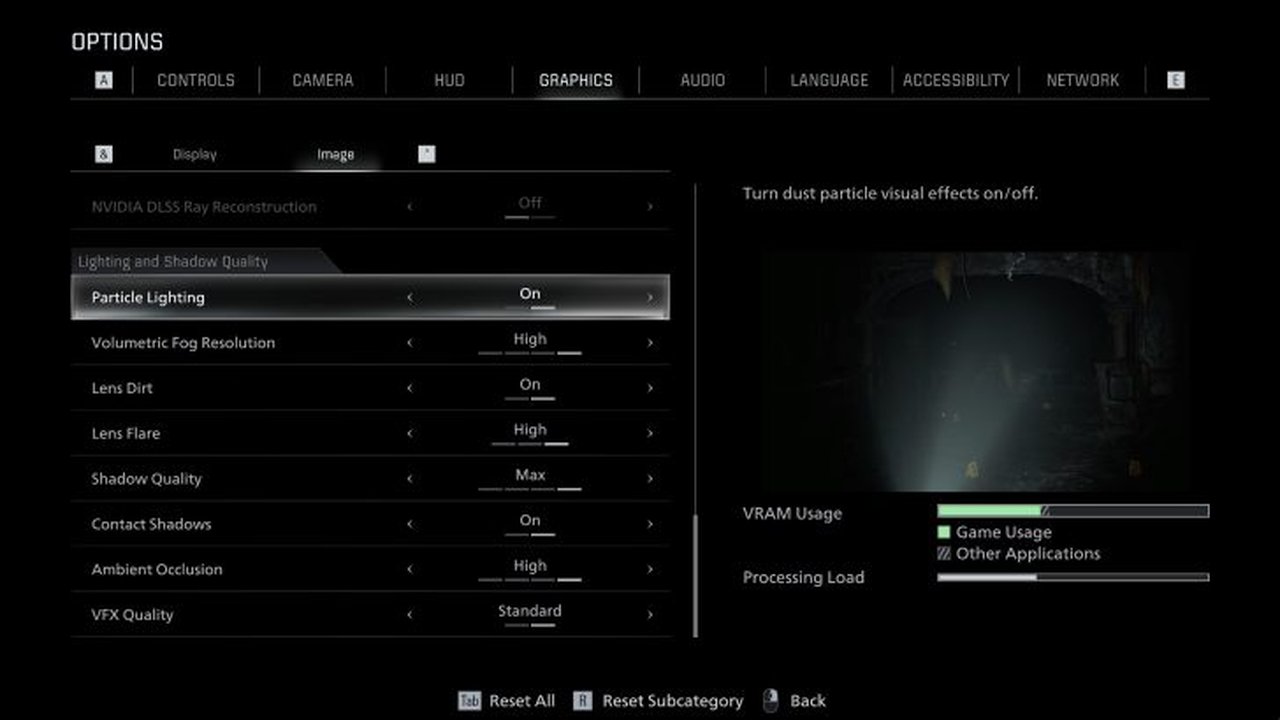Open the Network tab

click(x=1082, y=80)
